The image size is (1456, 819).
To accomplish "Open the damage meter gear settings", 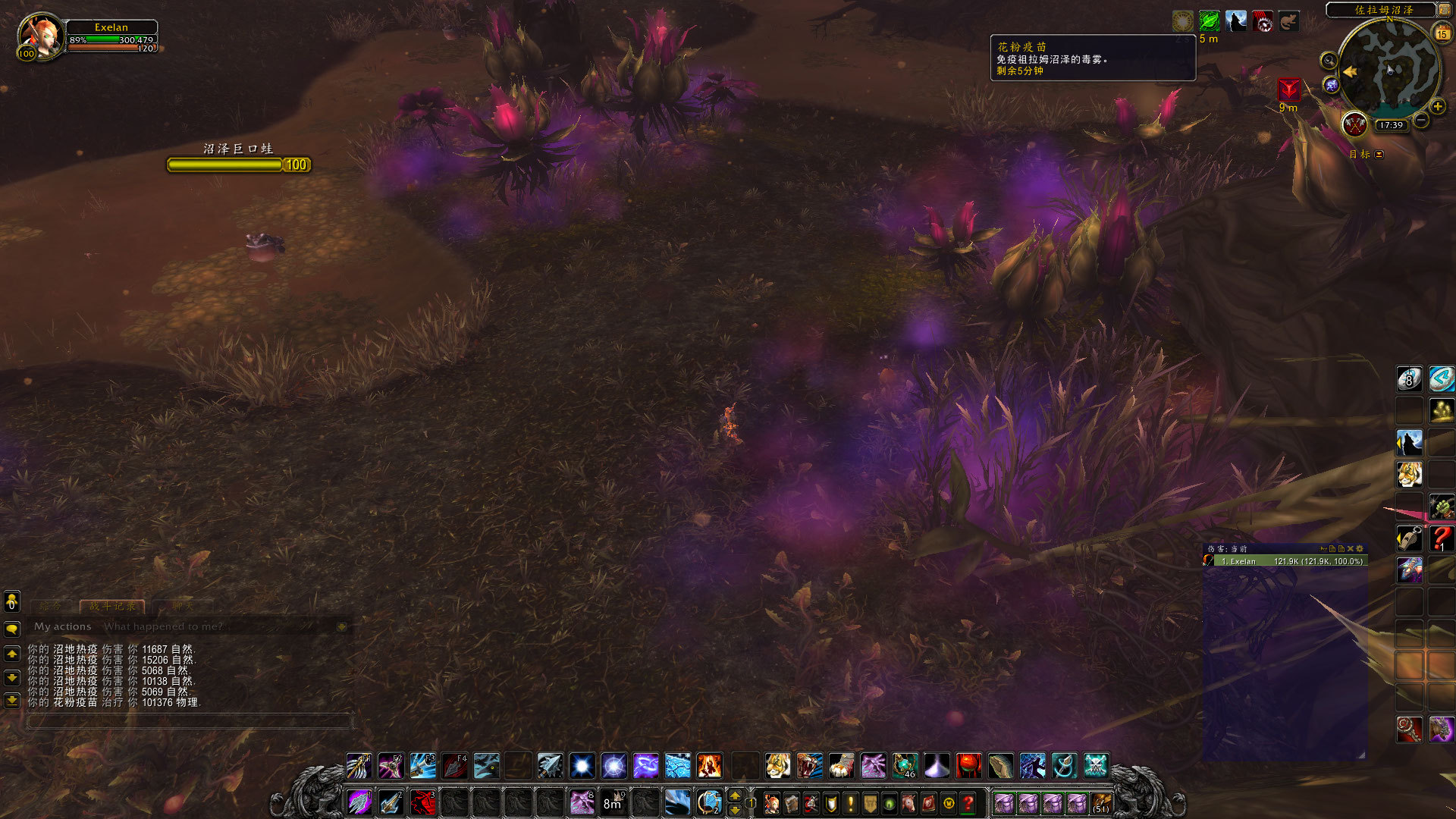I will 1360,548.
